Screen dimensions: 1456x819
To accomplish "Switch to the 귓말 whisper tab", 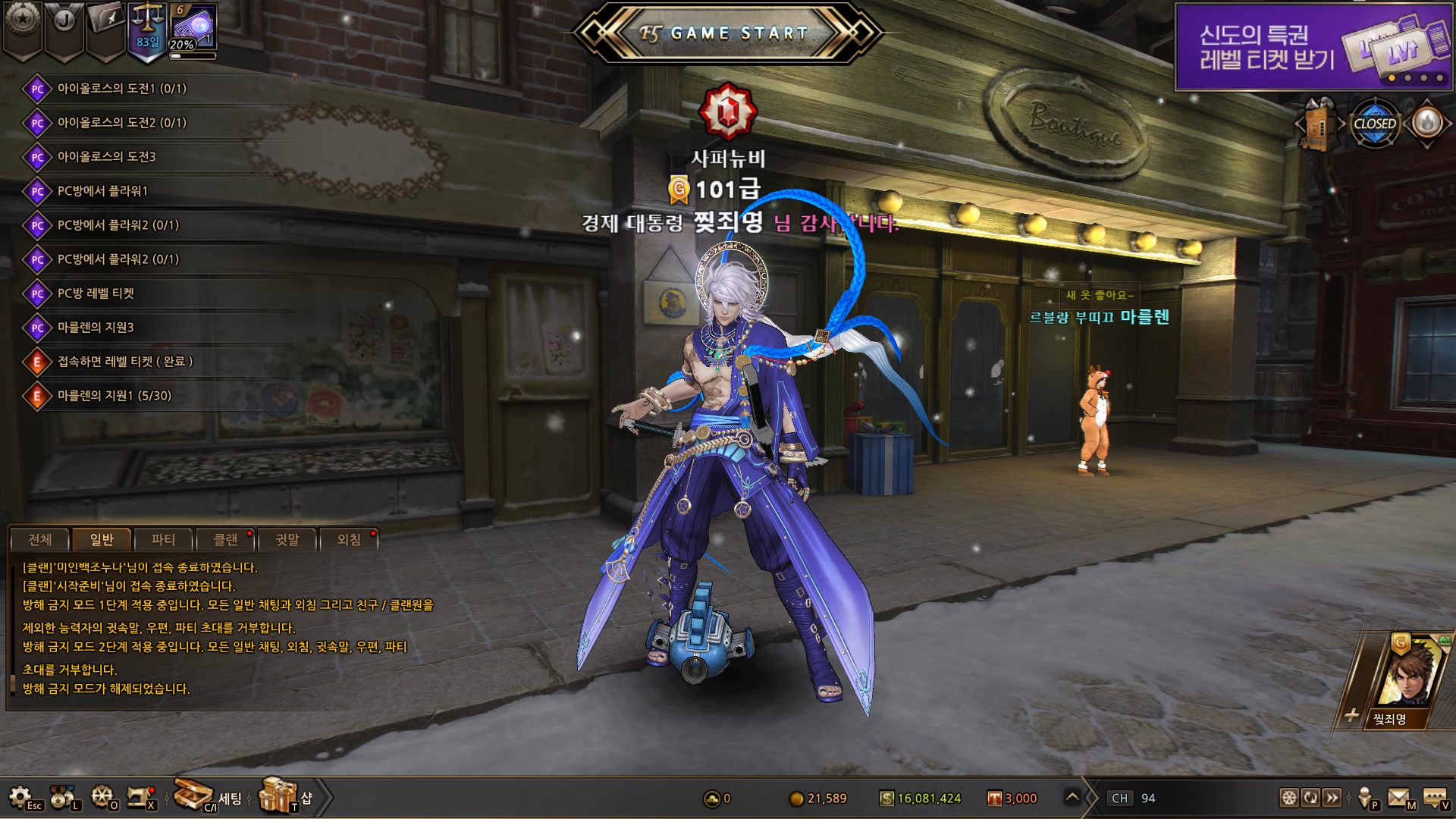I will (287, 539).
